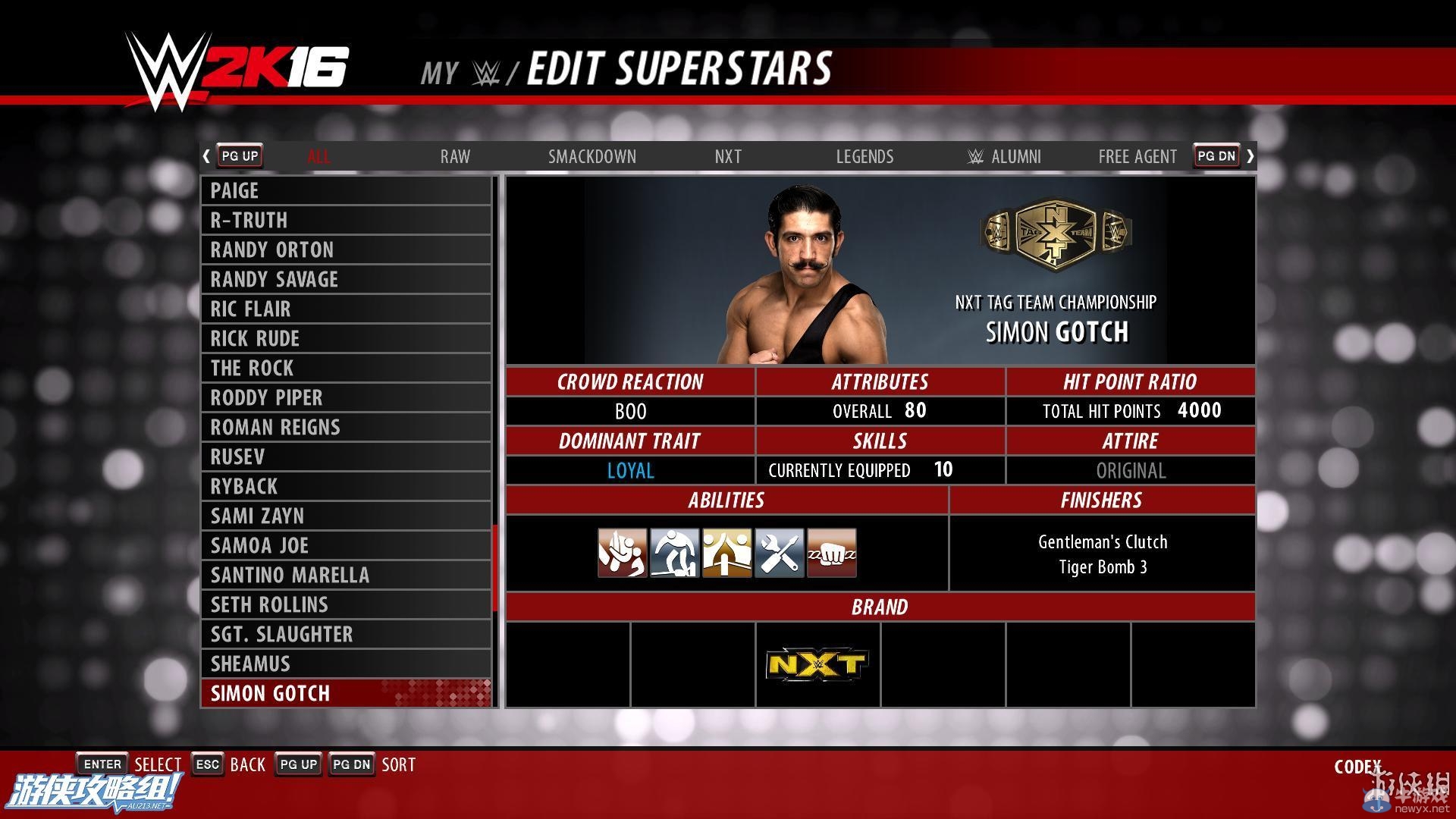Click the pin kick-out ability icon
This screenshot has width=1456, height=819.
click(x=674, y=552)
